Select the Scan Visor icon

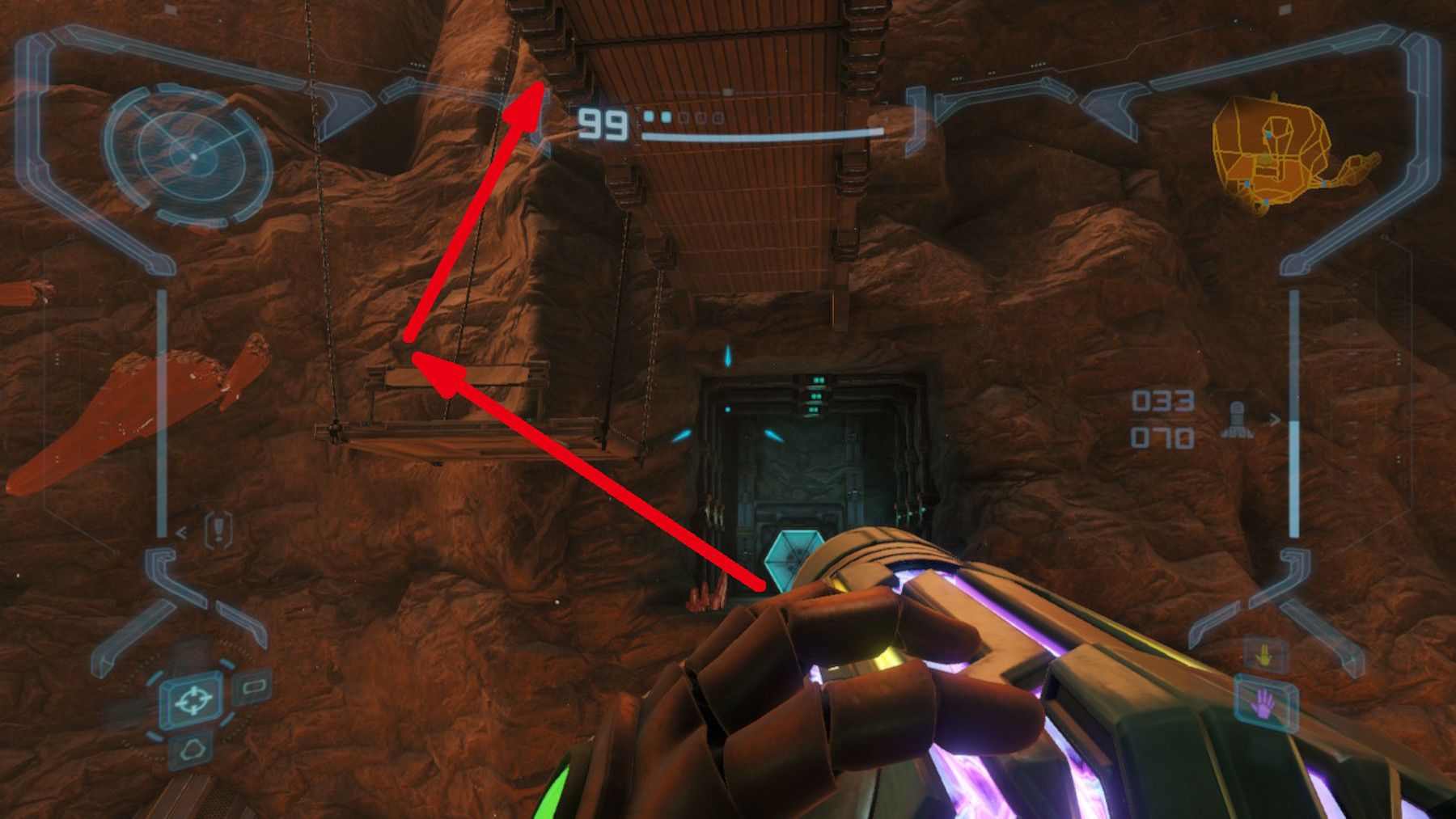point(252,687)
